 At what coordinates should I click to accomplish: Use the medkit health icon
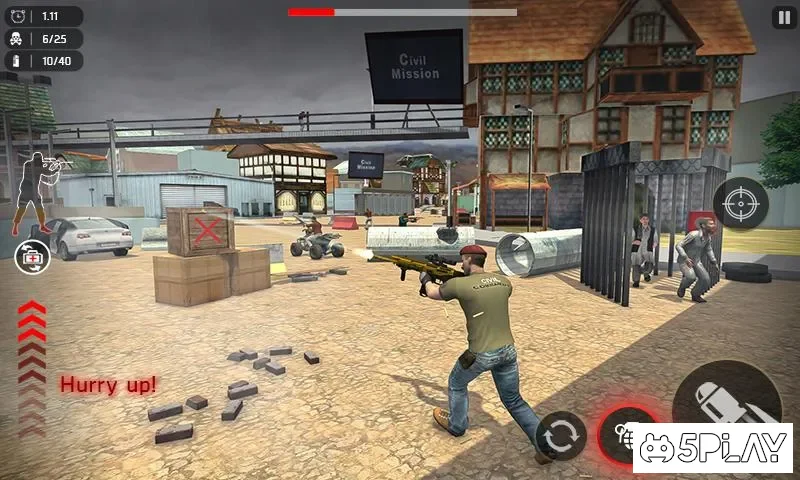coord(32,256)
